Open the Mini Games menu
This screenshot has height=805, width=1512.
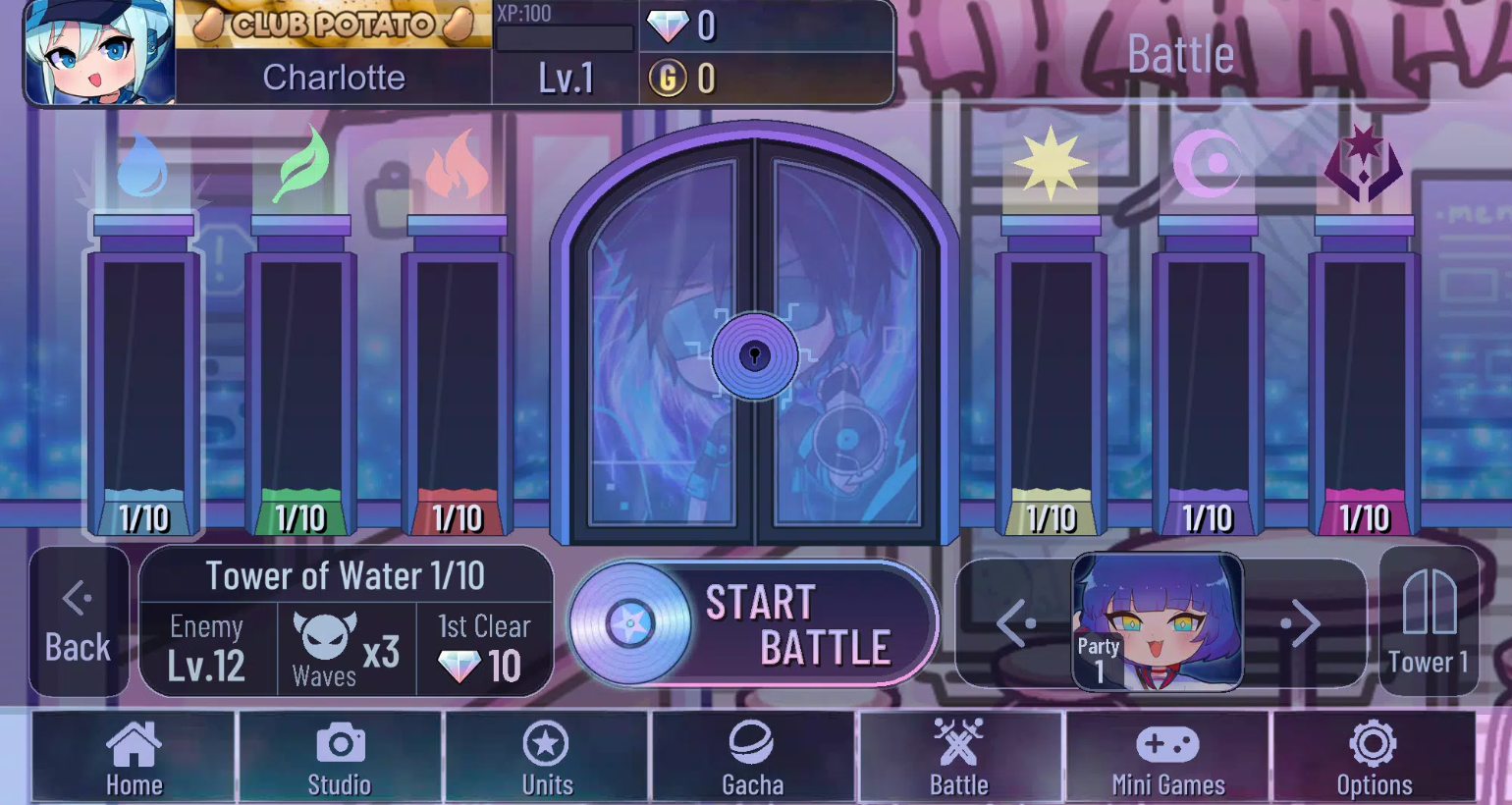(x=1167, y=757)
